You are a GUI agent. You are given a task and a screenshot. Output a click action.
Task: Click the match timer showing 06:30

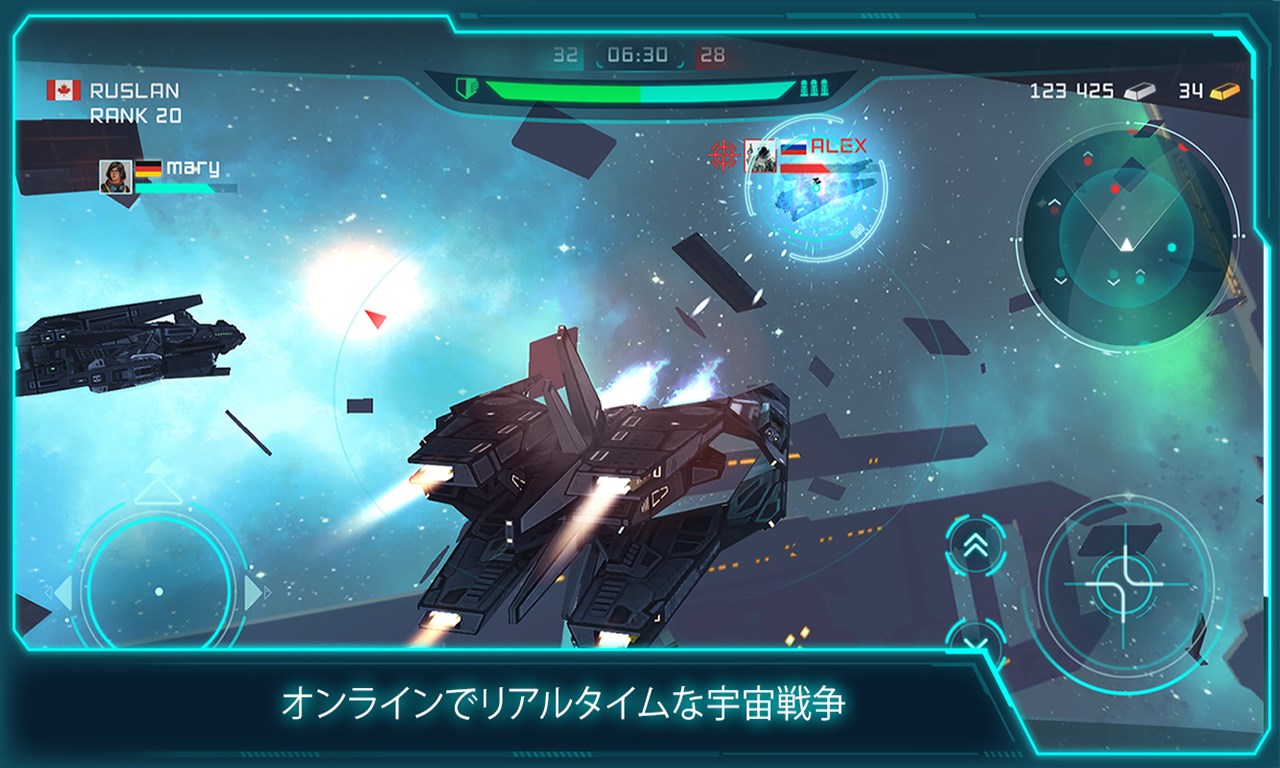click(640, 55)
